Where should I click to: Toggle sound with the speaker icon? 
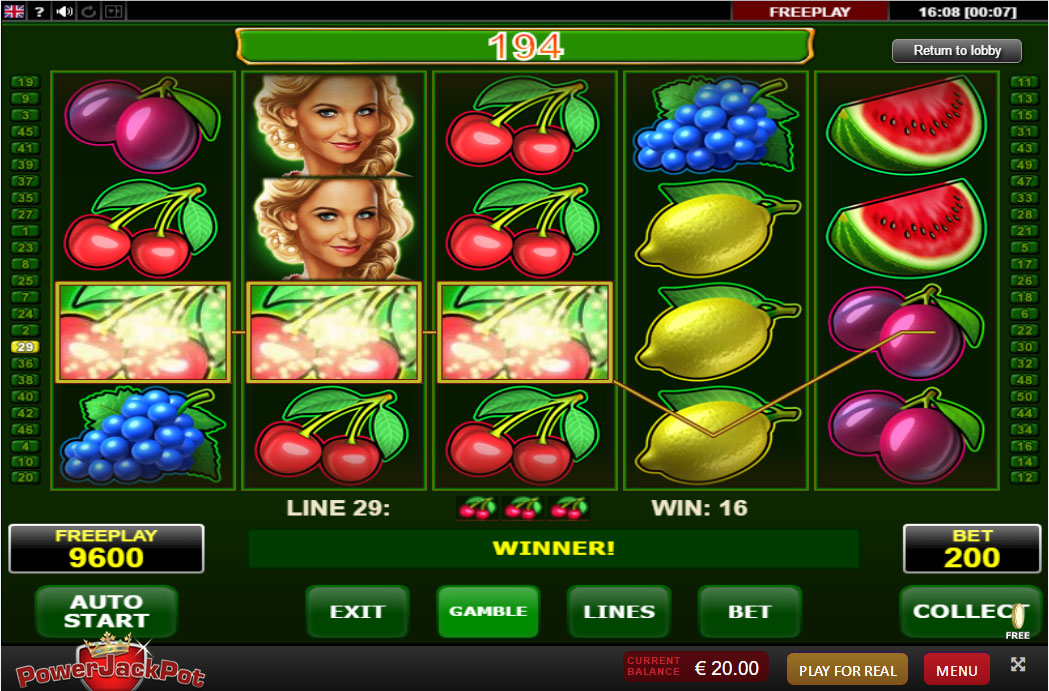[x=65, y=12]
